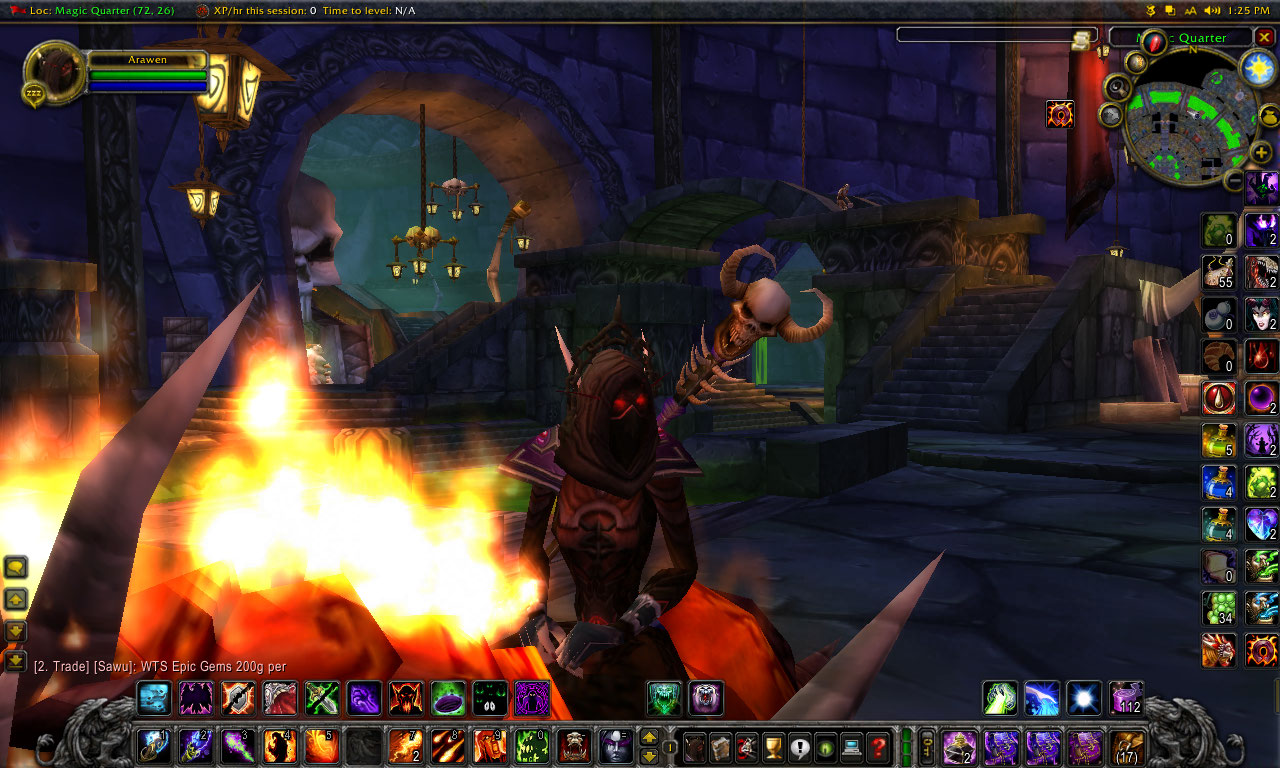Use the blue potion with count 4
The width and height of the screenshot is (1280, 768).
[x=1219, y=482]
